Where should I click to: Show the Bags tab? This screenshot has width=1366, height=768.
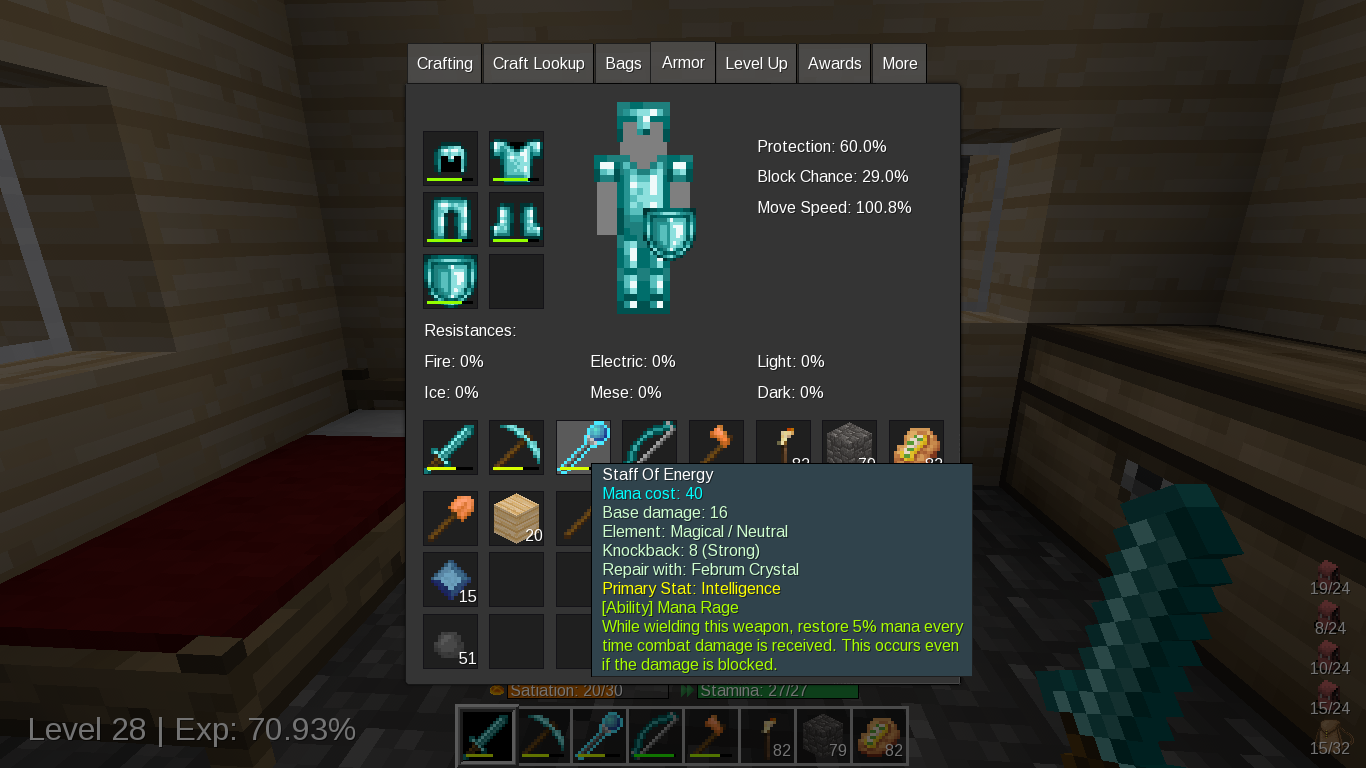(x=623, y=63)
